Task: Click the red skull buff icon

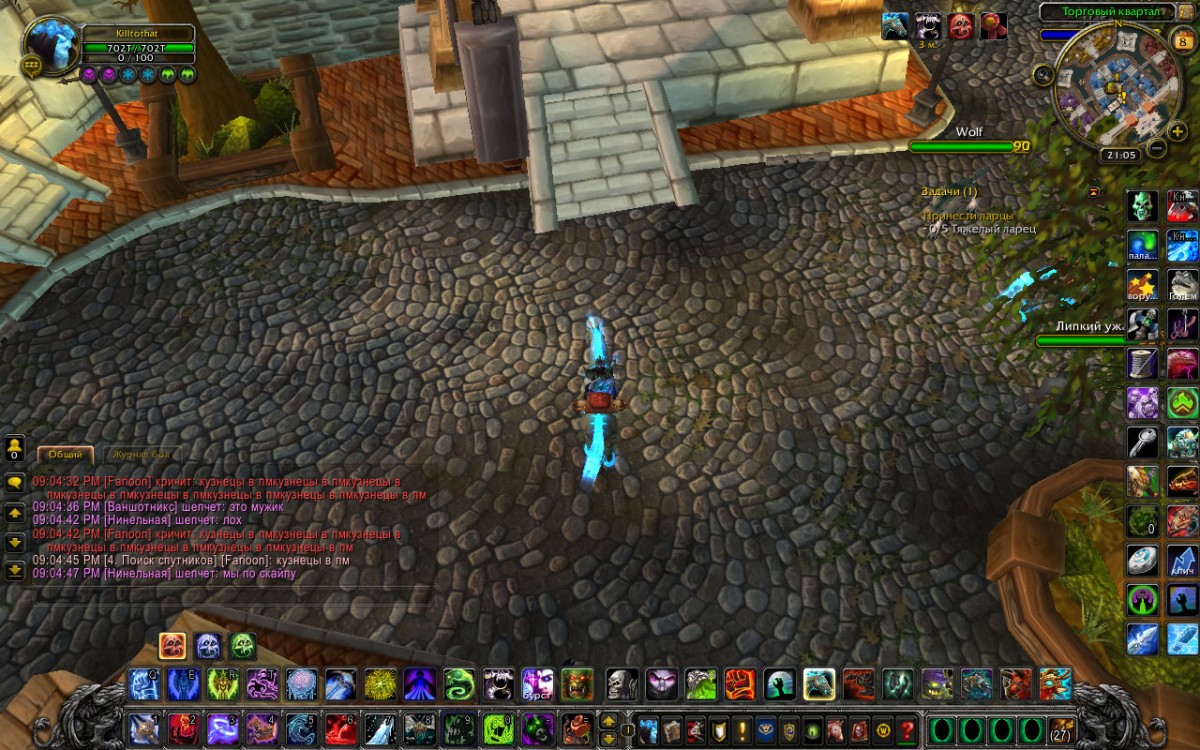Action: tap(961, 26)
